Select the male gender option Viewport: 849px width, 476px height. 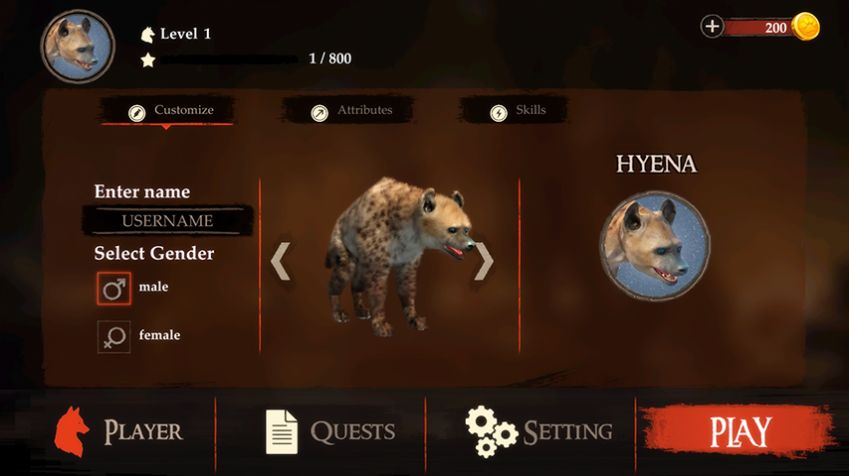(x=114, y=288)
